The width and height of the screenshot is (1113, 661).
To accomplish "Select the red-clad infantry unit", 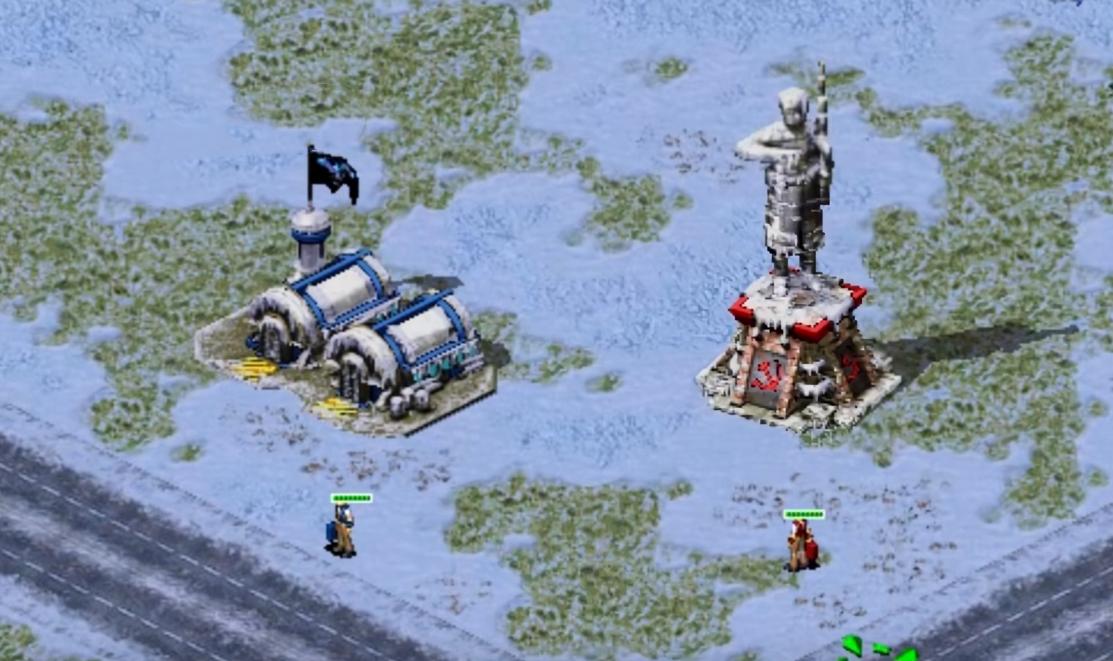I will (802, 546).
